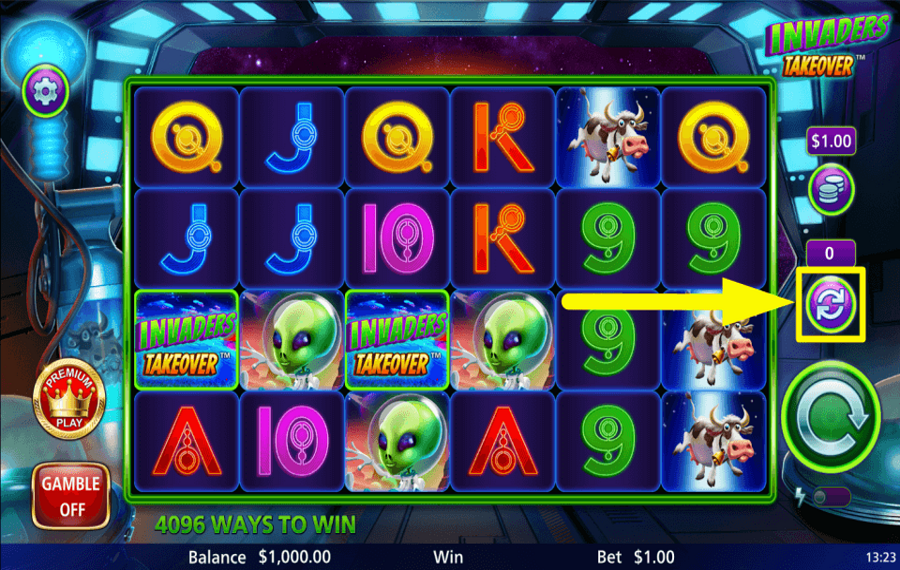This screenshot has width=900, height=570.
Task: Toggle the Gamble Off button
Action: point(70,495)
